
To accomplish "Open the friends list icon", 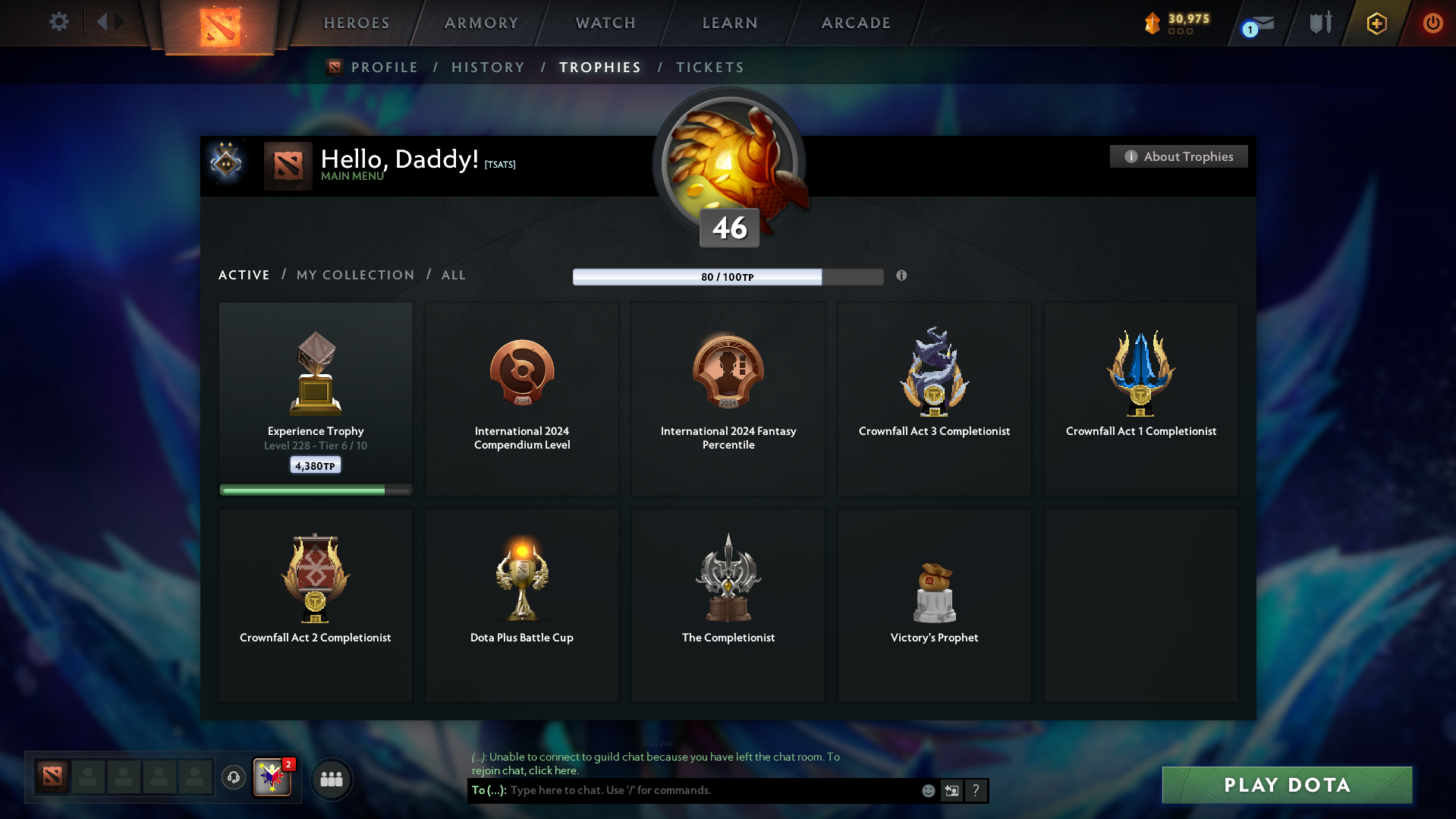I will (x=332, y=779).
